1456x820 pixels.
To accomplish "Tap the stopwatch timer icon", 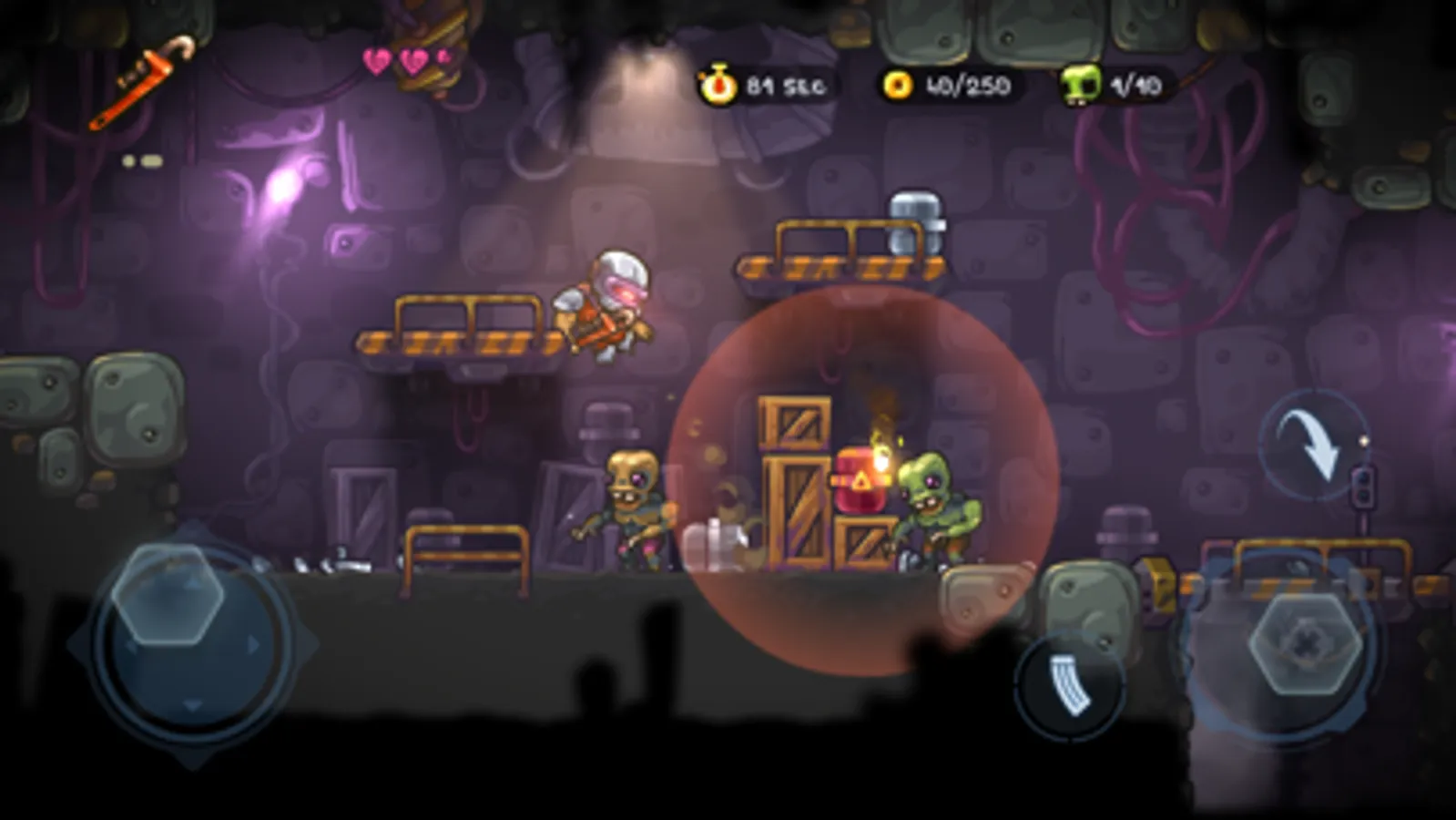I will (x=718, y=87).
